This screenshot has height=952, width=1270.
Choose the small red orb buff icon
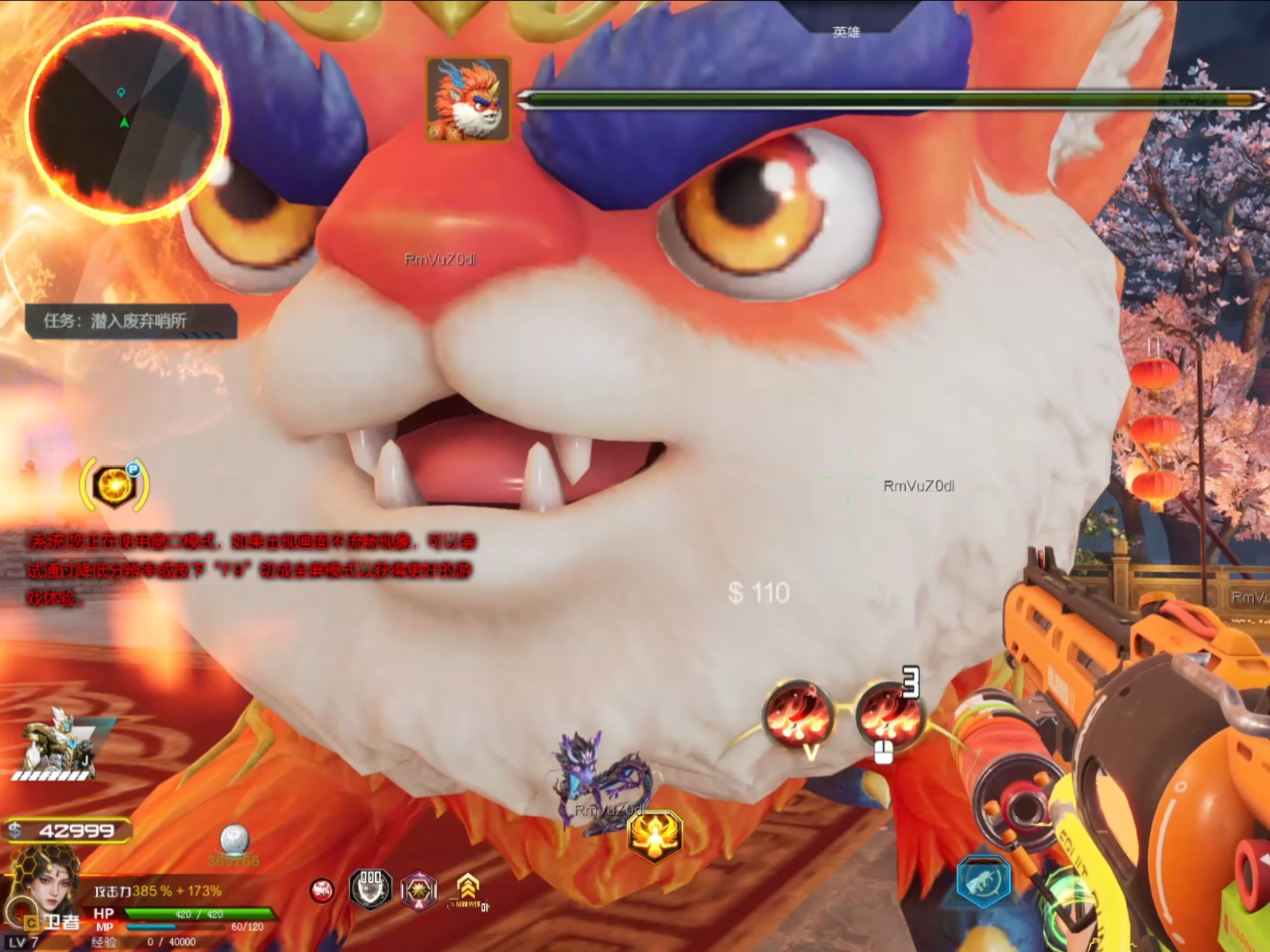(322, 891)
